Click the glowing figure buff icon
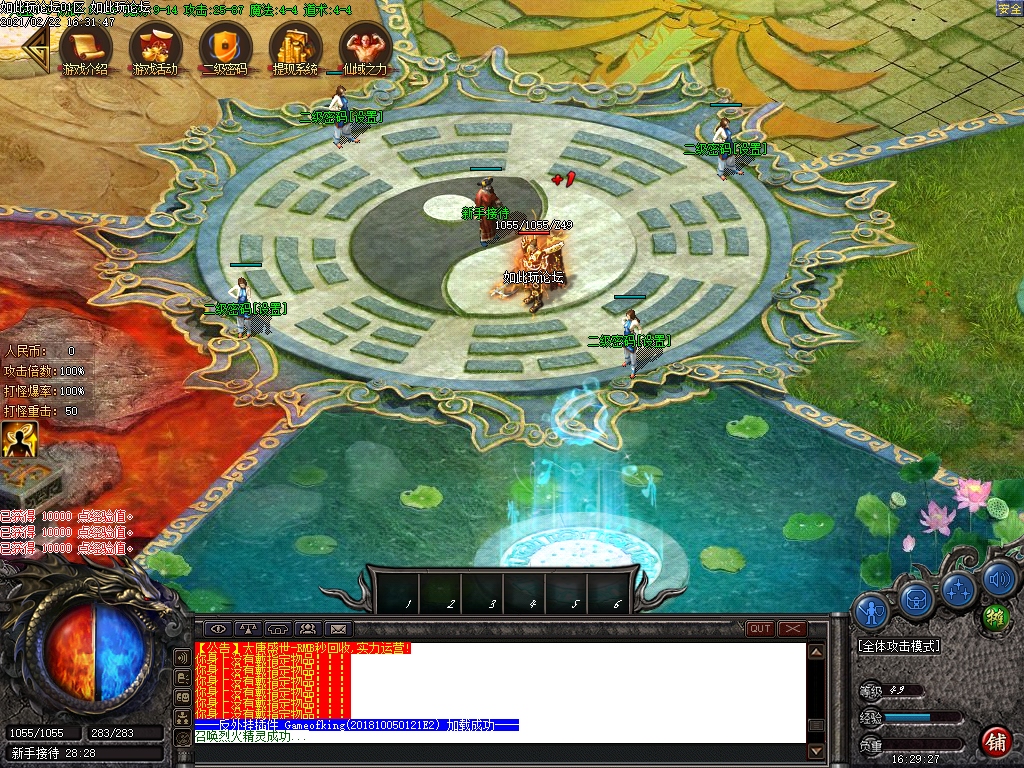This screenshot has height=768, width=1024. tap(19, 439)
